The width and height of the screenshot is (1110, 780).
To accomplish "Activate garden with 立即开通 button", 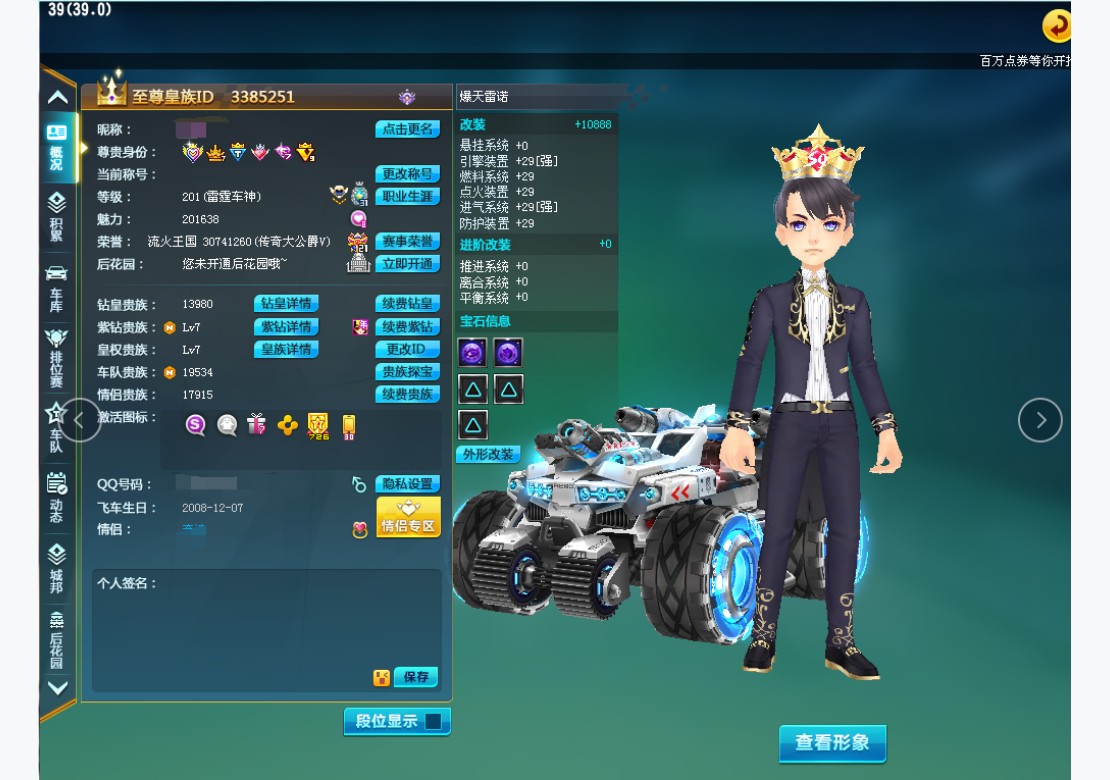I will pos(407,264).
